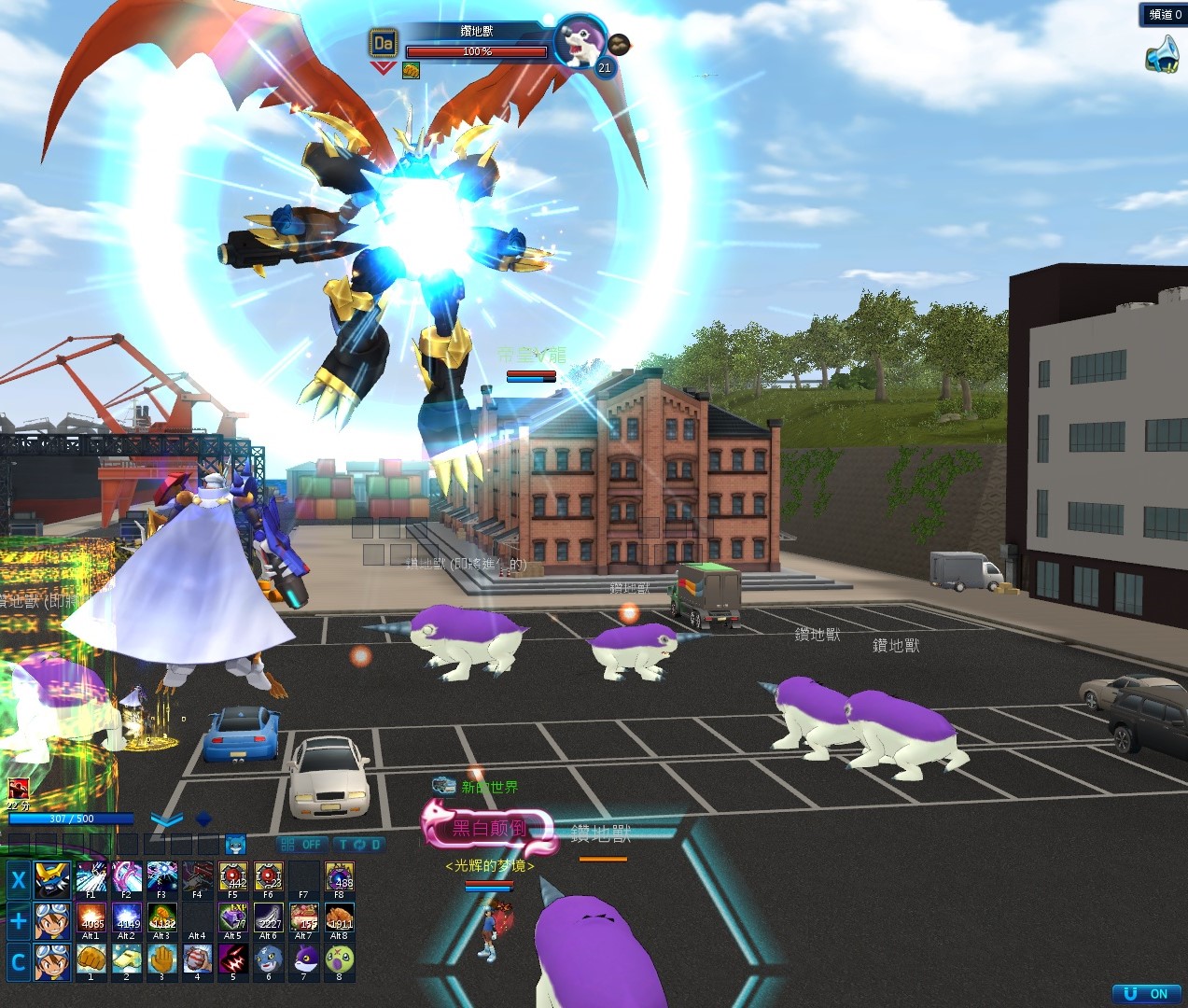Viewport: 1188px width, 1008px height.
Task: Click the blue Digimon face buff slot
Action: (x=235, y=844)
